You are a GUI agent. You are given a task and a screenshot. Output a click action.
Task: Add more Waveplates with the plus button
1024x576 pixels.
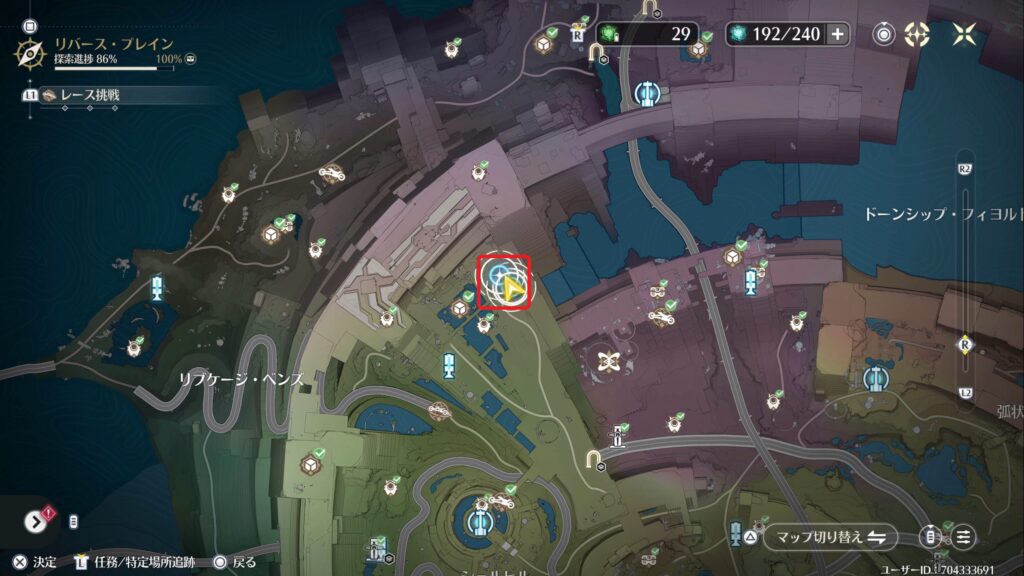[x=837, y=34]
